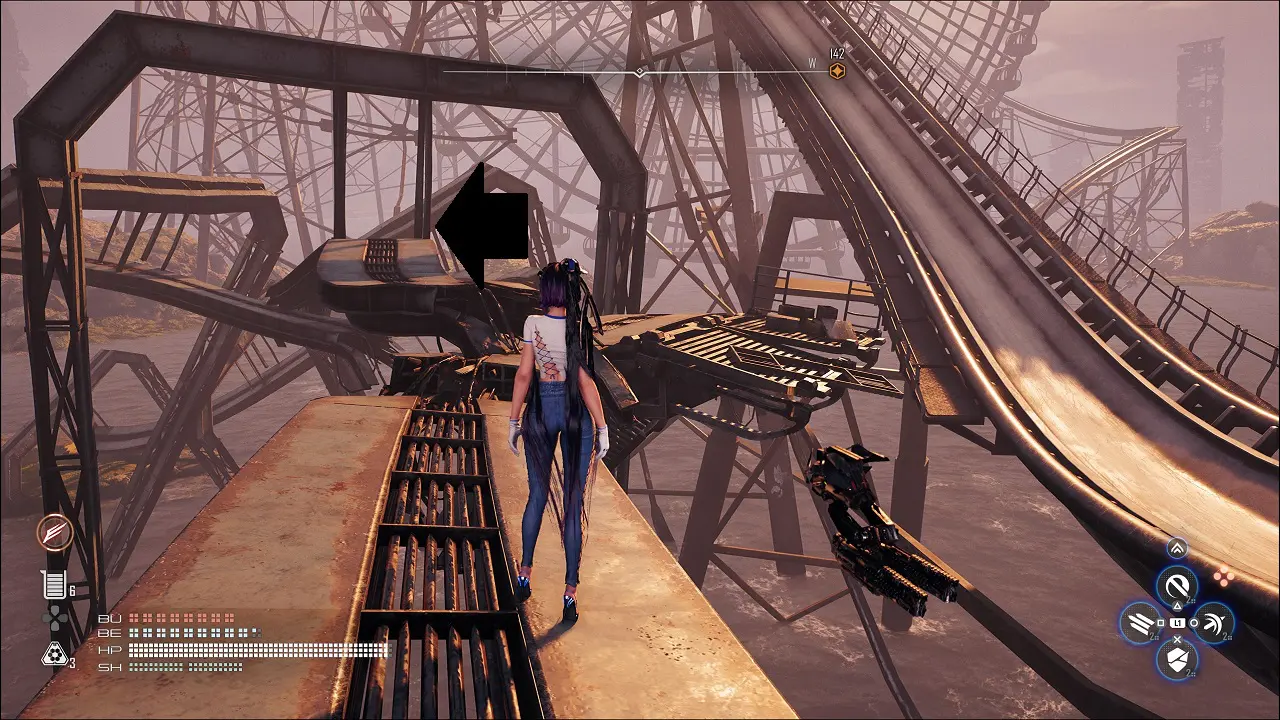Activate the top circular slash skill icon
Viewport: 1280px width, 720px height.
coord(1177,585)
